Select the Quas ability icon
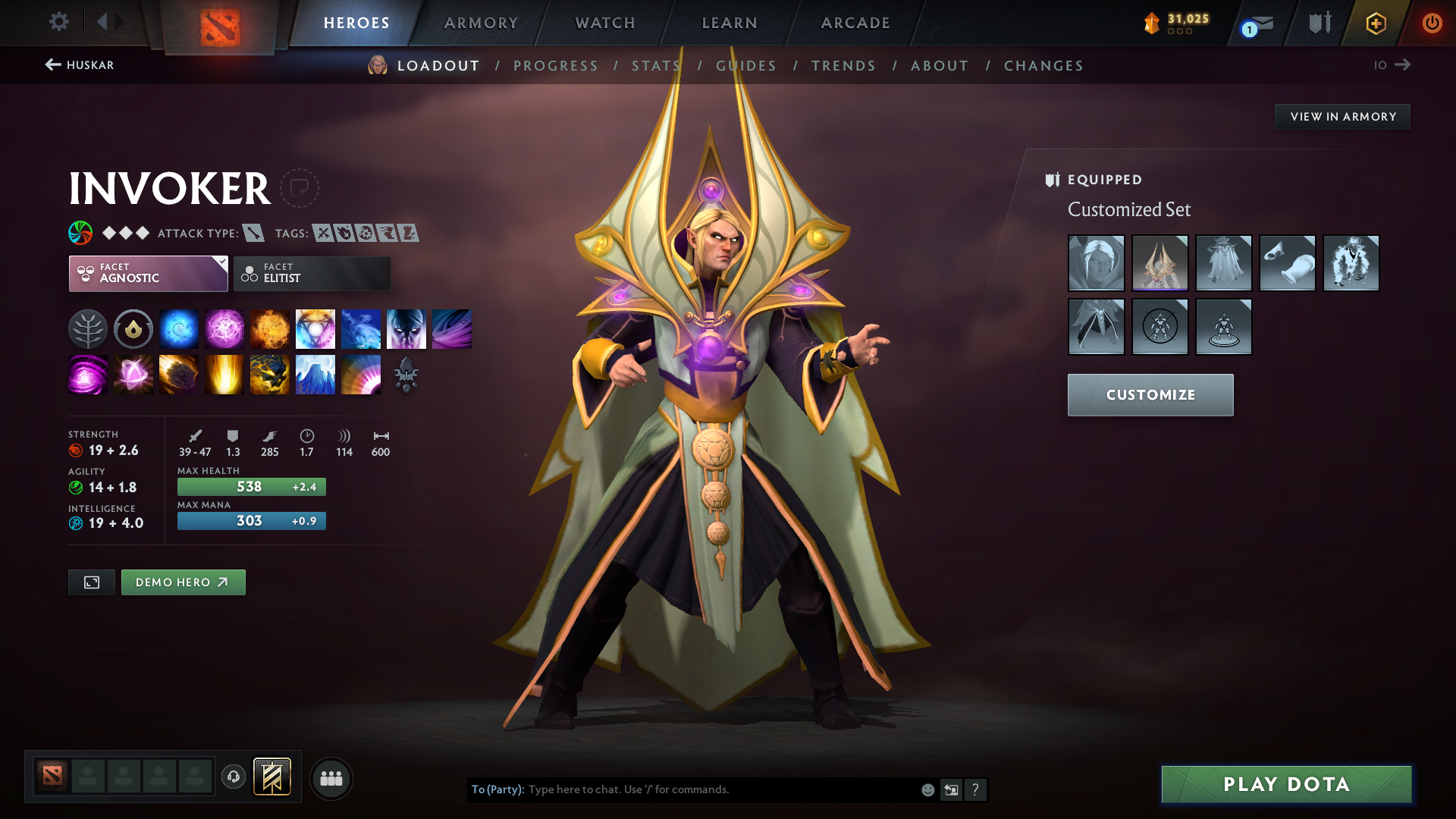Image resolution: width=1456 pixels, height=819 pixels. pyautogui.click(x=179, y=328)
